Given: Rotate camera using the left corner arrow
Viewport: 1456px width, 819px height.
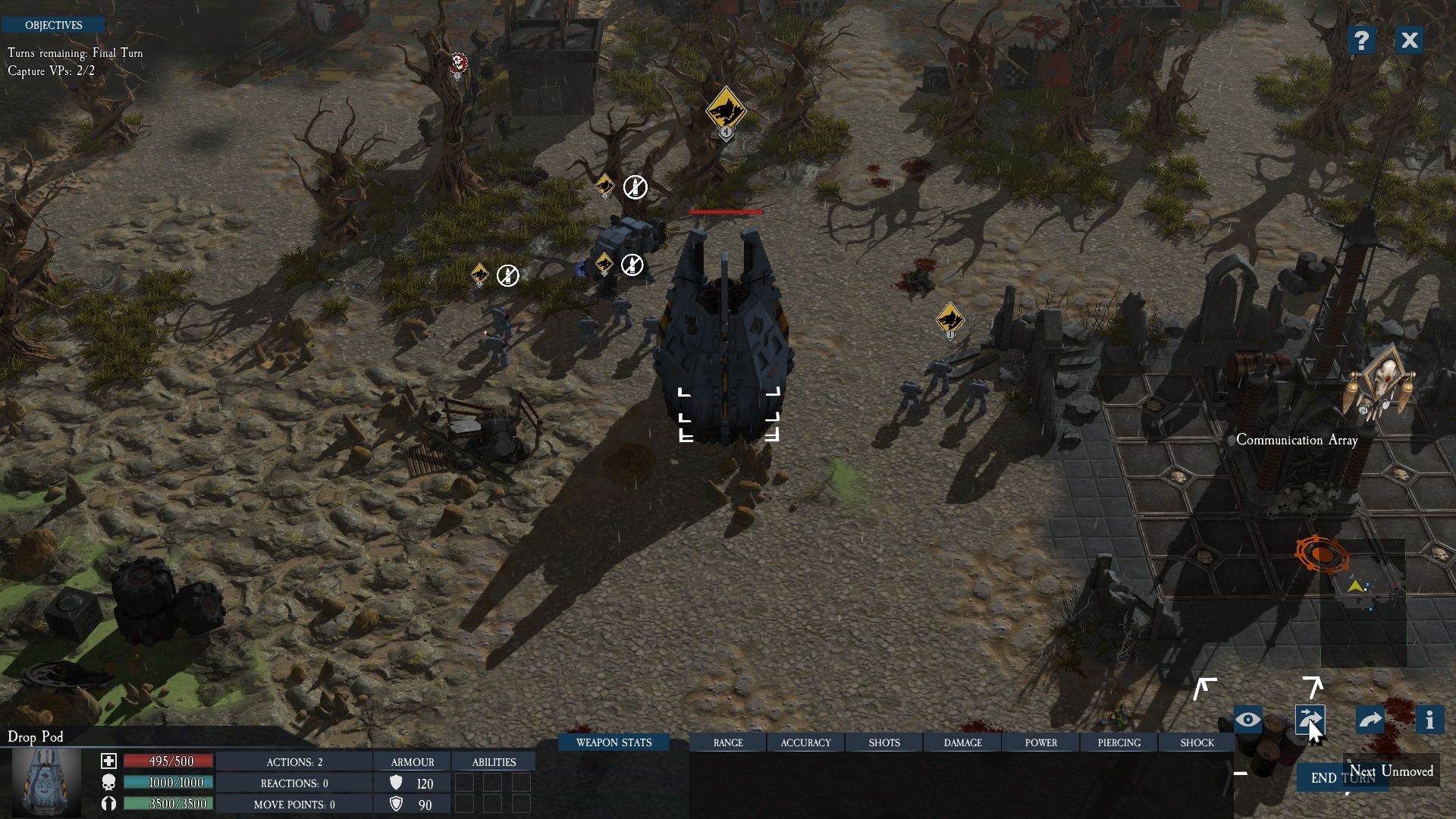Looking at the screenshot, I should coord(1204,689).
